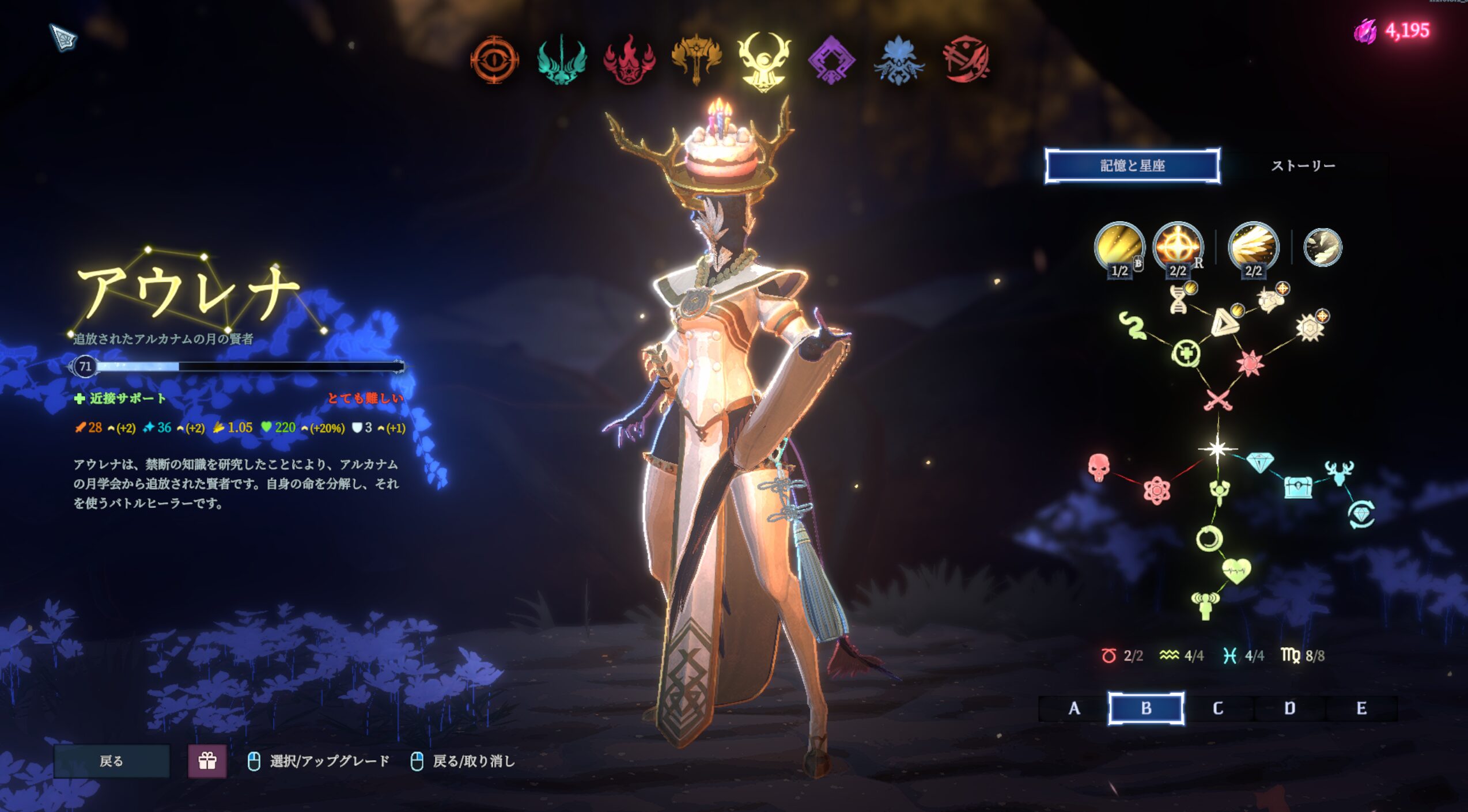Image resolution: width=1468 pixels, height=812 pixels.
Task: Switch to loadout preset C
Action: coord(1217,708)
